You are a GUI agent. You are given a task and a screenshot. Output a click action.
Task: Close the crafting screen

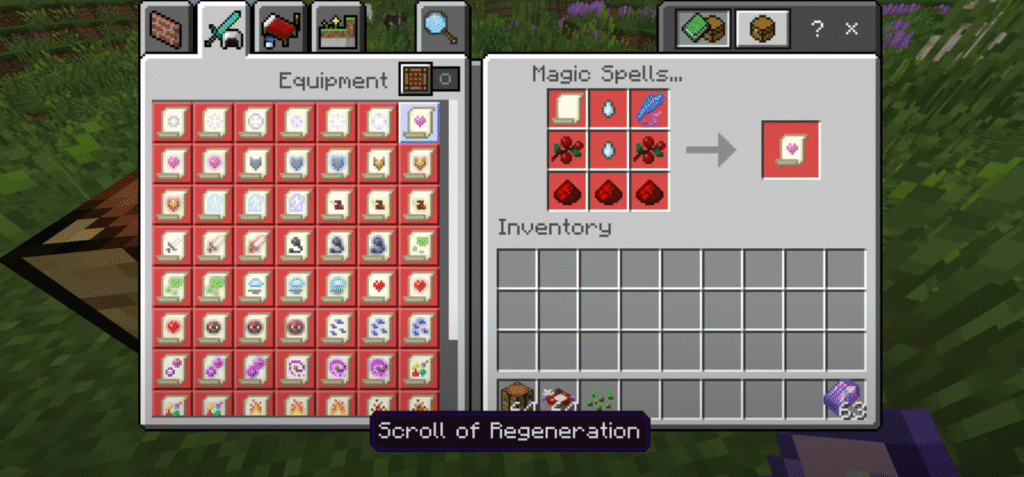[852, 29]
